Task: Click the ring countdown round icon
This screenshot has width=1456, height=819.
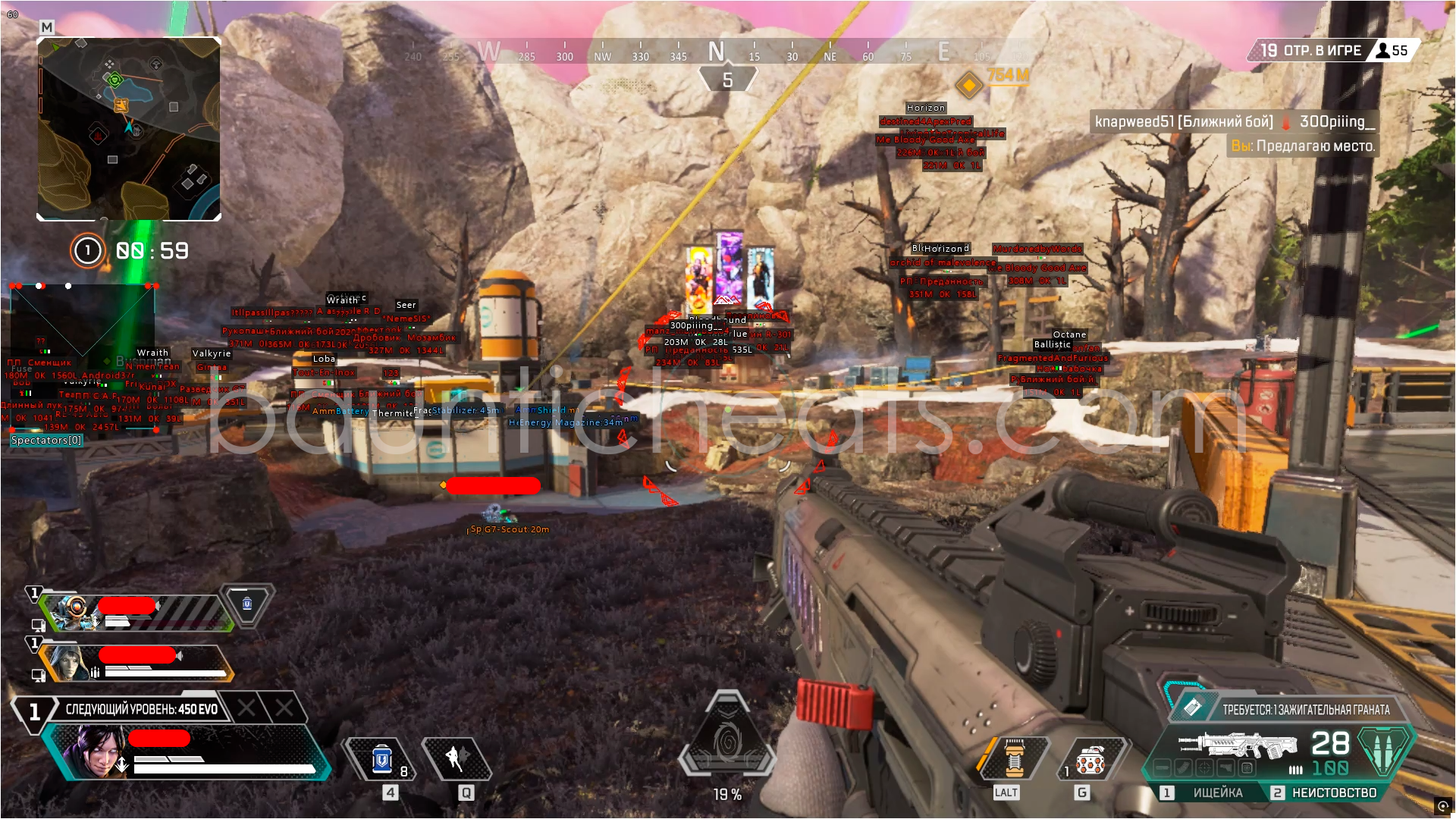Action: pyautogui.click(x=87, y=250)
